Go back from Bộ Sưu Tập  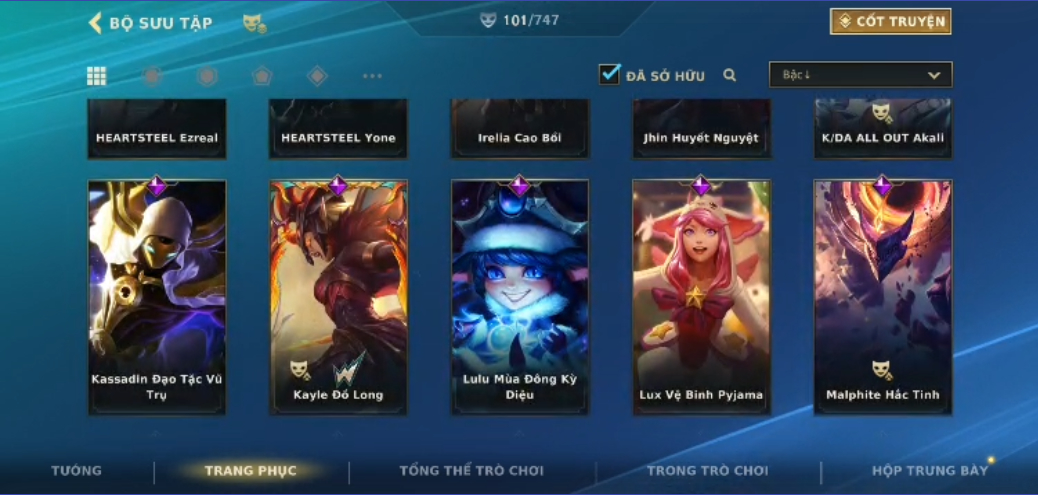(x=96, y=22)
